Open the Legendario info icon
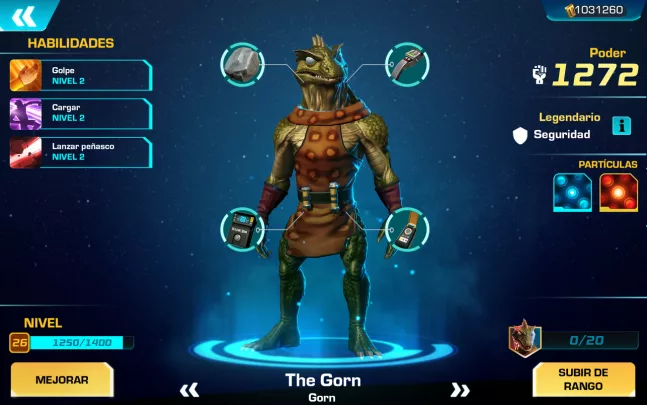Image resolution: width=647 pixels, height=405 pixels. pyautogui.click(x=622, y=126)
